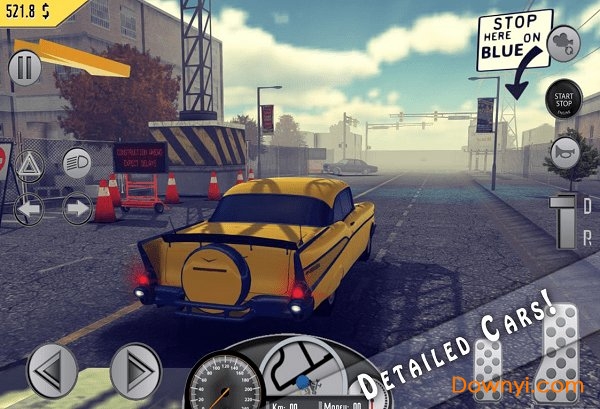Pause the game
Screen dimensions: 600x409
click(24, 68)
